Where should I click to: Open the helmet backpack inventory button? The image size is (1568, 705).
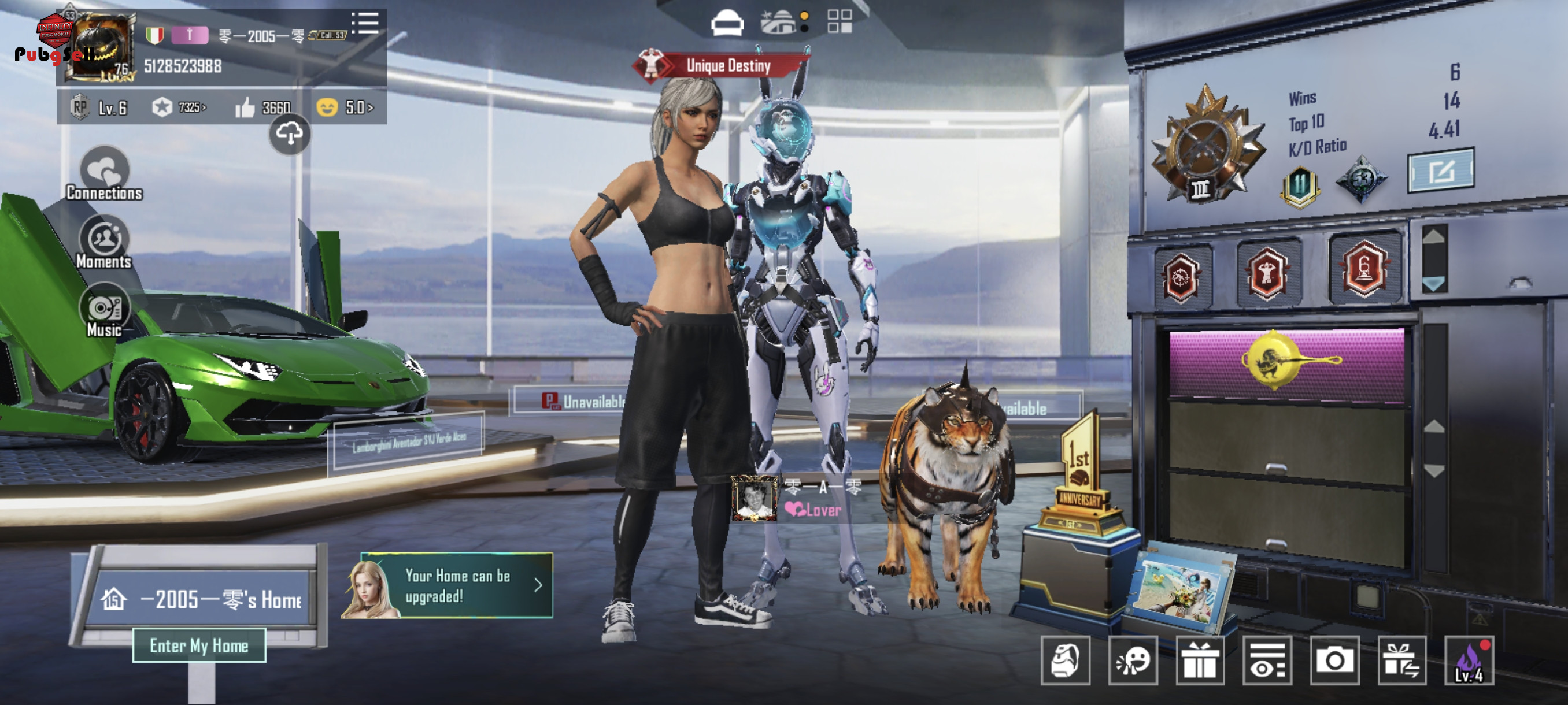click(x=1065, y=661)
